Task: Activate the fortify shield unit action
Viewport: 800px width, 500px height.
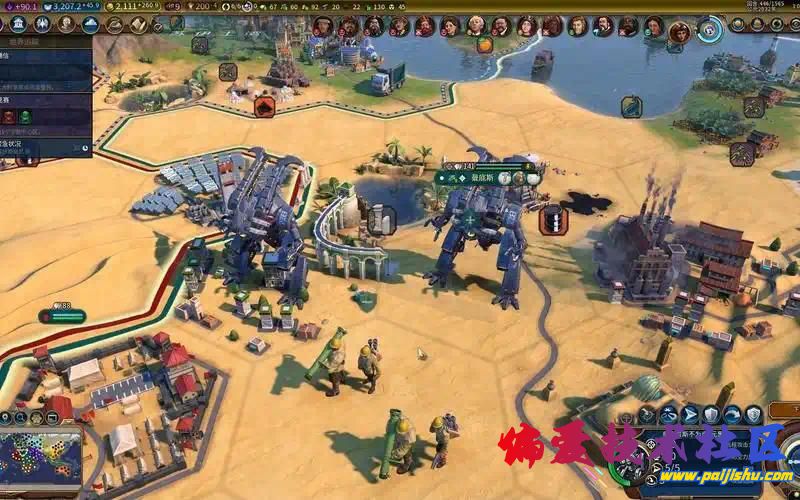Action: pos(710,414)
